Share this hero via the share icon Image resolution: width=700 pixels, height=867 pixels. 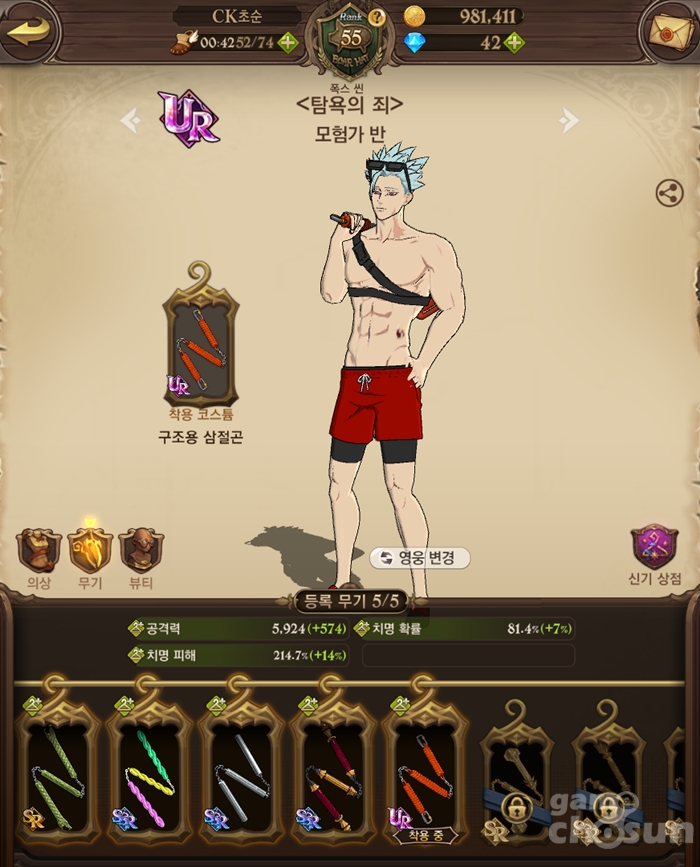(669, 193)
